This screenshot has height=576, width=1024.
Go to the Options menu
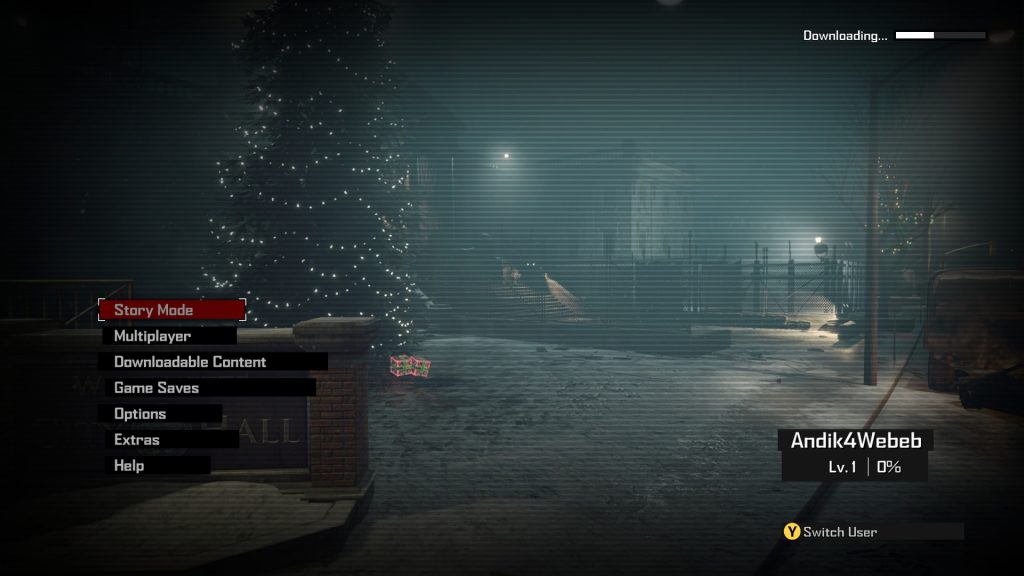point(160,414)
